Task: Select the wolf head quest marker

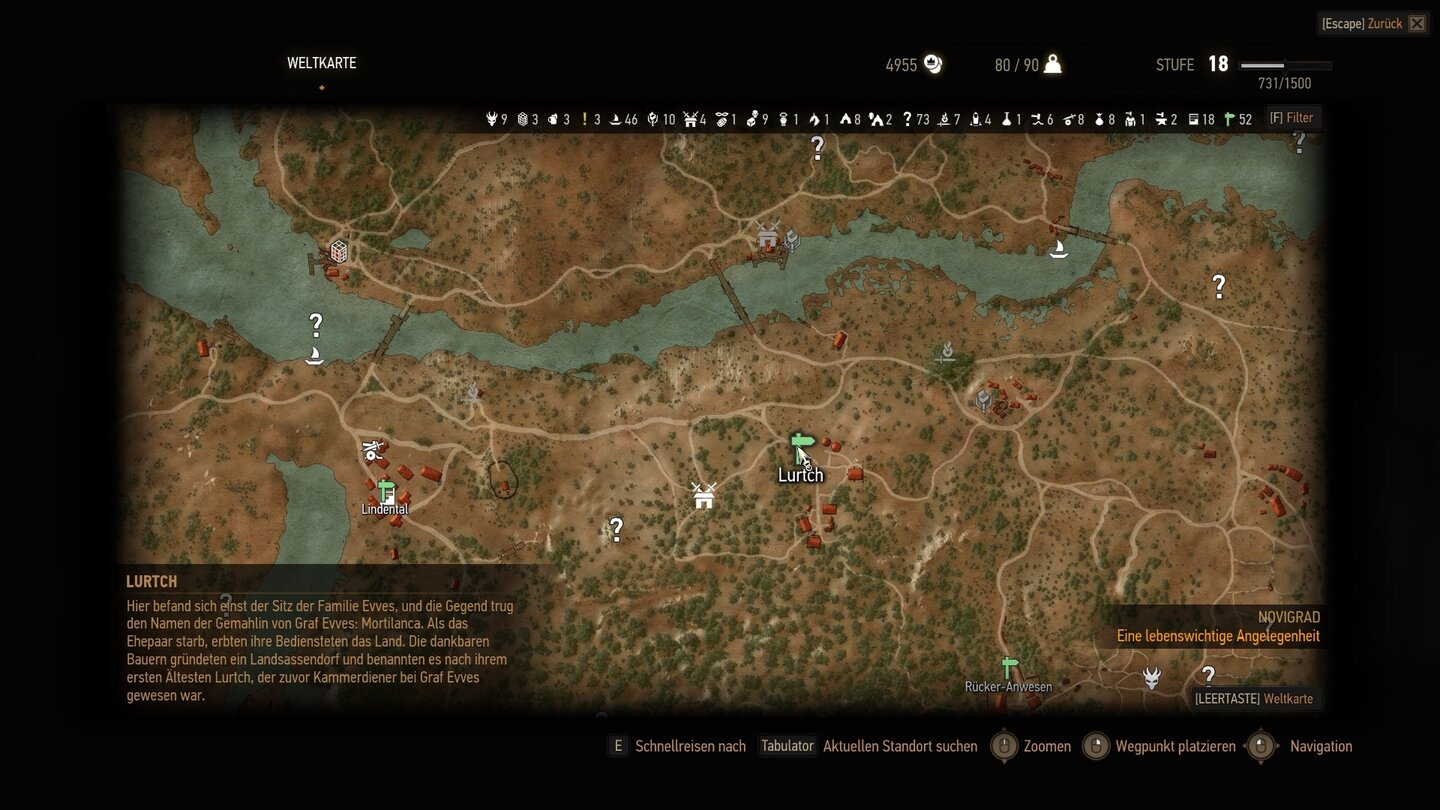Action: point(1152,678)
